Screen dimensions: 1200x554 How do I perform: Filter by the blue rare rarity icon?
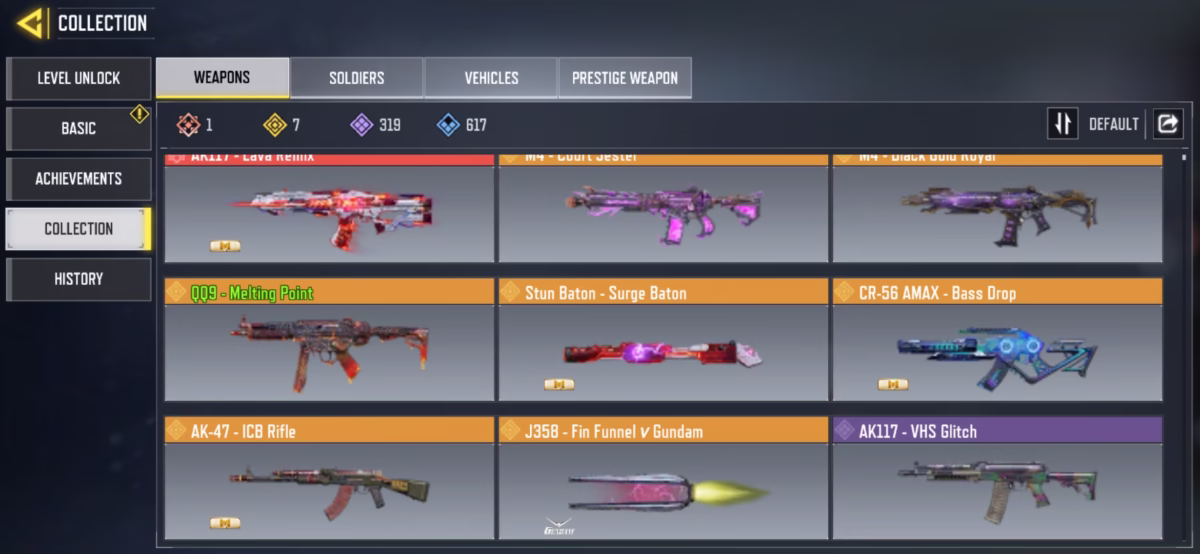click(448, 125)
